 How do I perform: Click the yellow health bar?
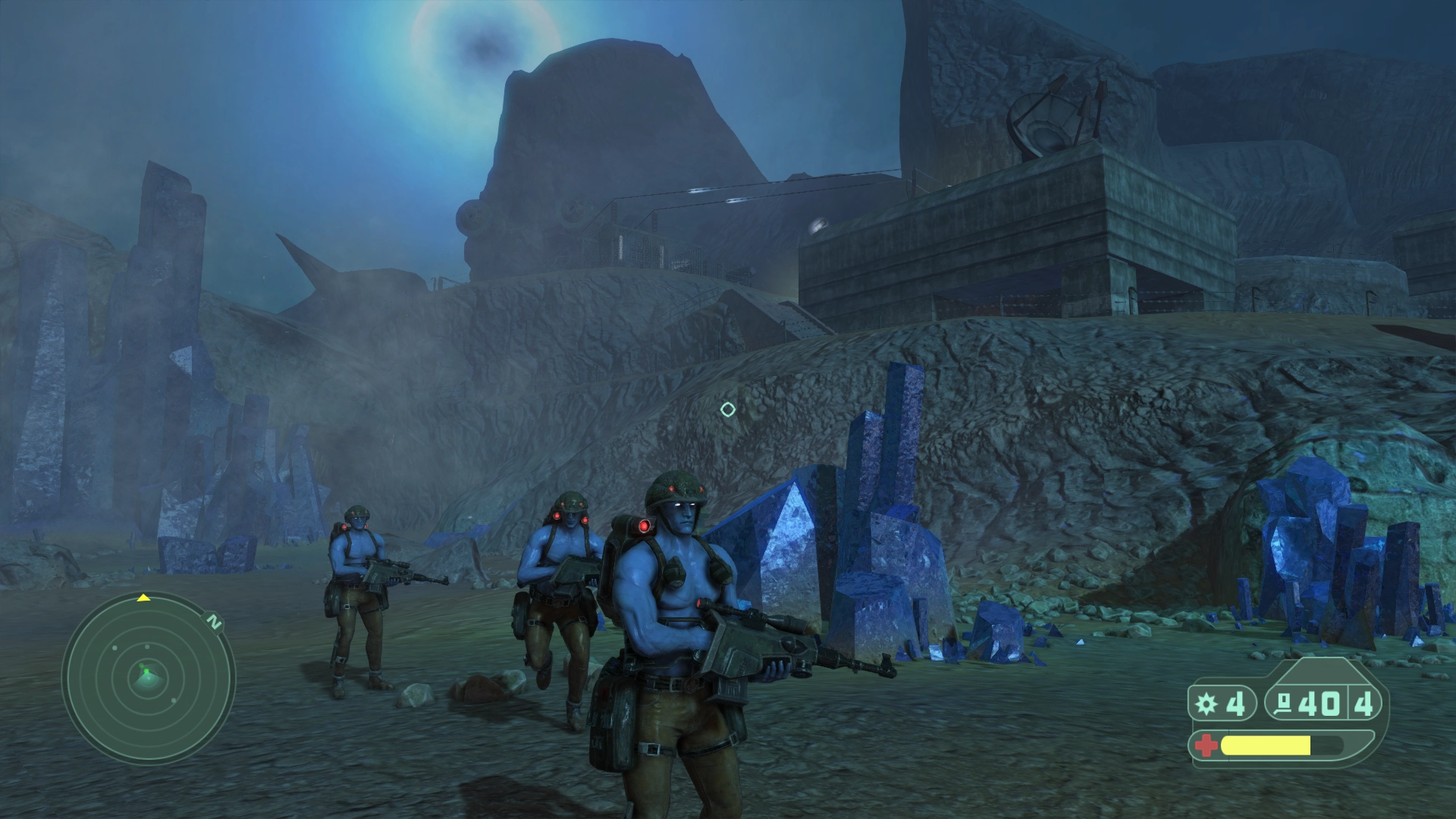coord(1266,745)
